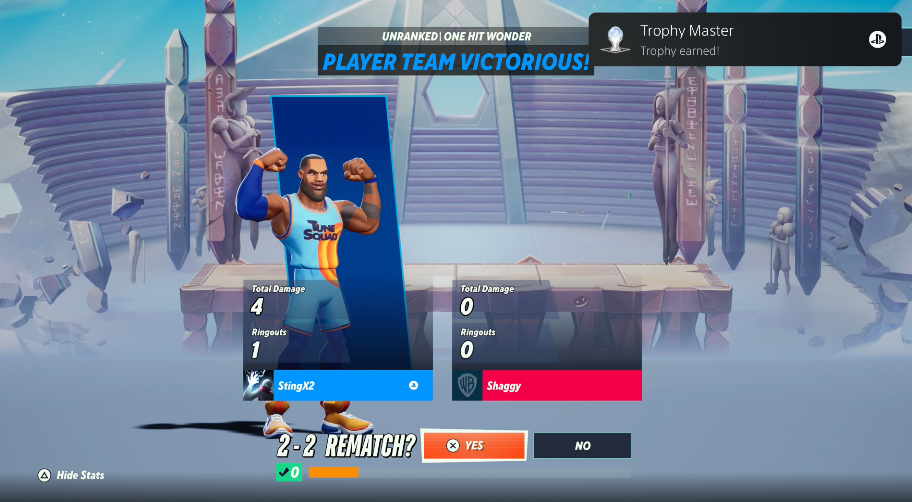912x502 pixels.
Task: Open the Trophy Master earned notification
Action: click(x=744, y=40)
